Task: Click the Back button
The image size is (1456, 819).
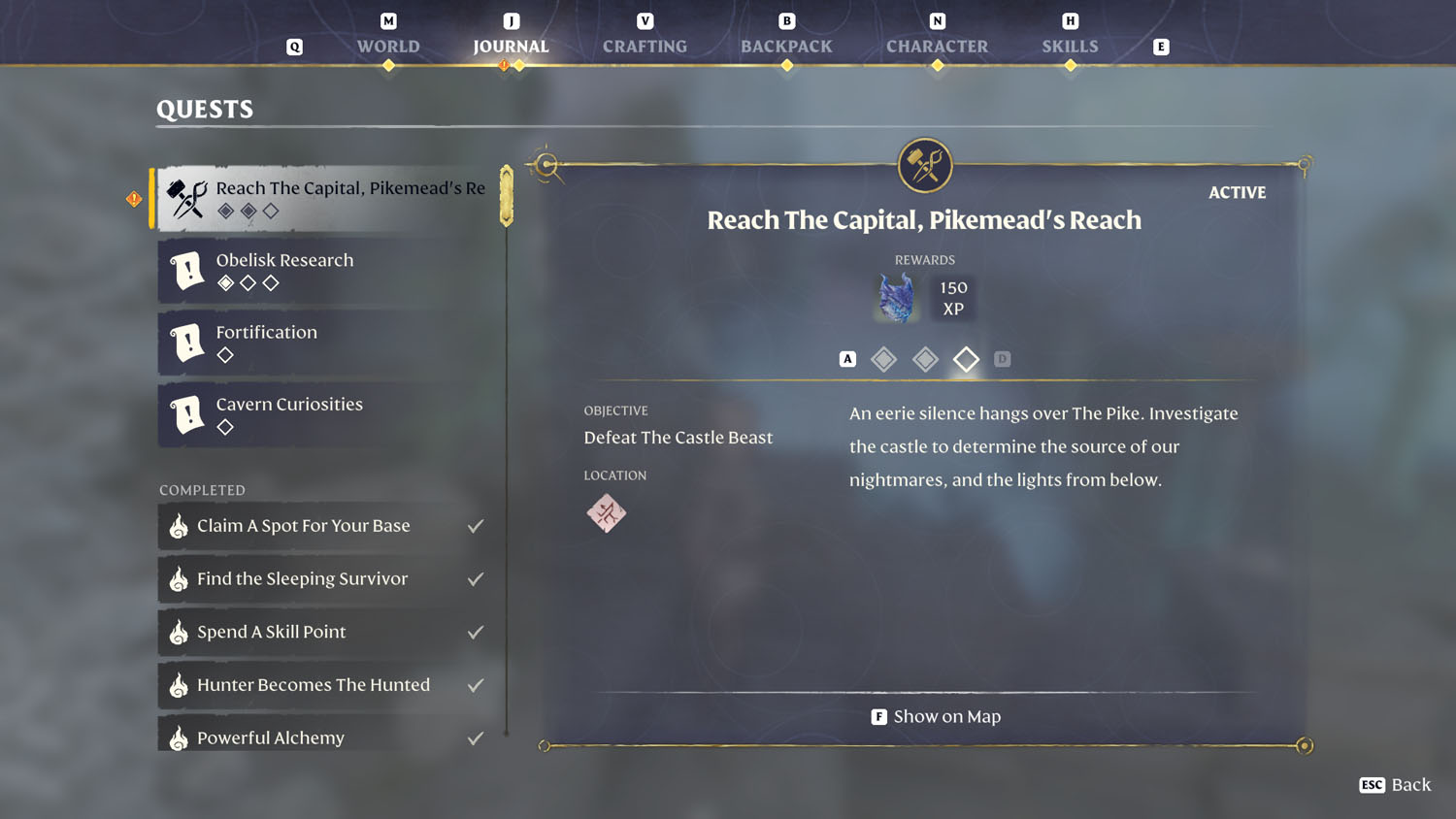Action: [1395, 784]
